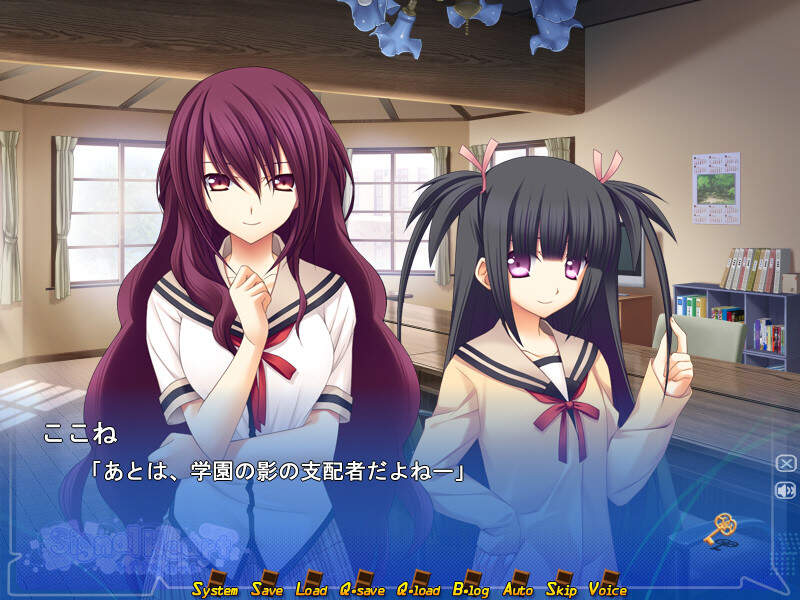Toggle Auto text advance mode
800x600 pixels.
pyautogui.click(x=518, y=587)
